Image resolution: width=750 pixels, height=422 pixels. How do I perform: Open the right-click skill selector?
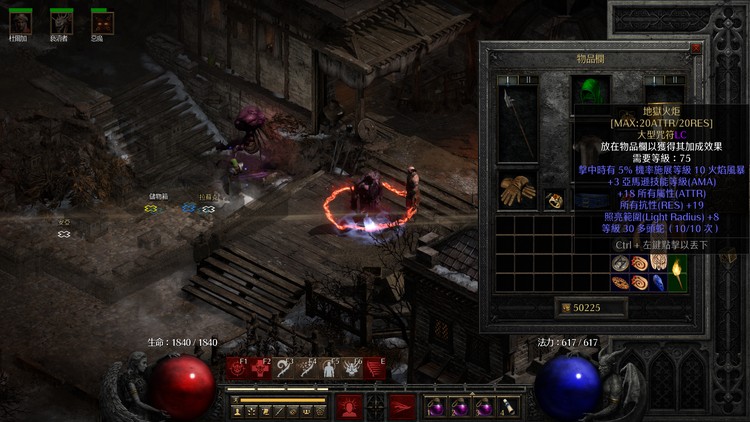tap(402, 406)
